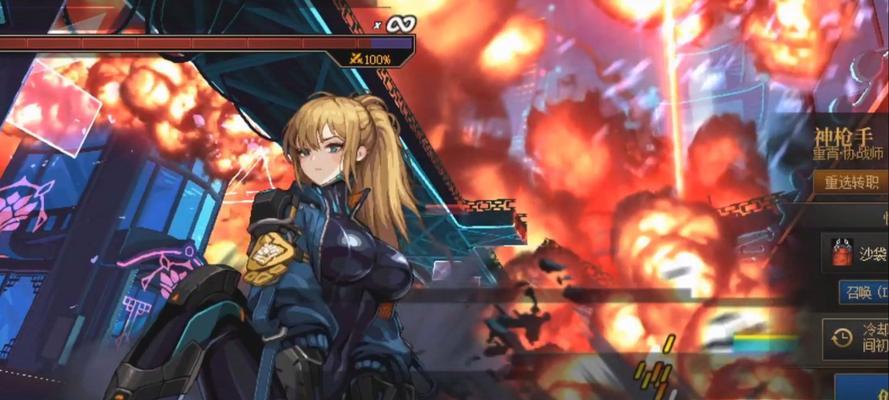Click the 召唤 summon button
889x400 pixels.
click(863, 293)
